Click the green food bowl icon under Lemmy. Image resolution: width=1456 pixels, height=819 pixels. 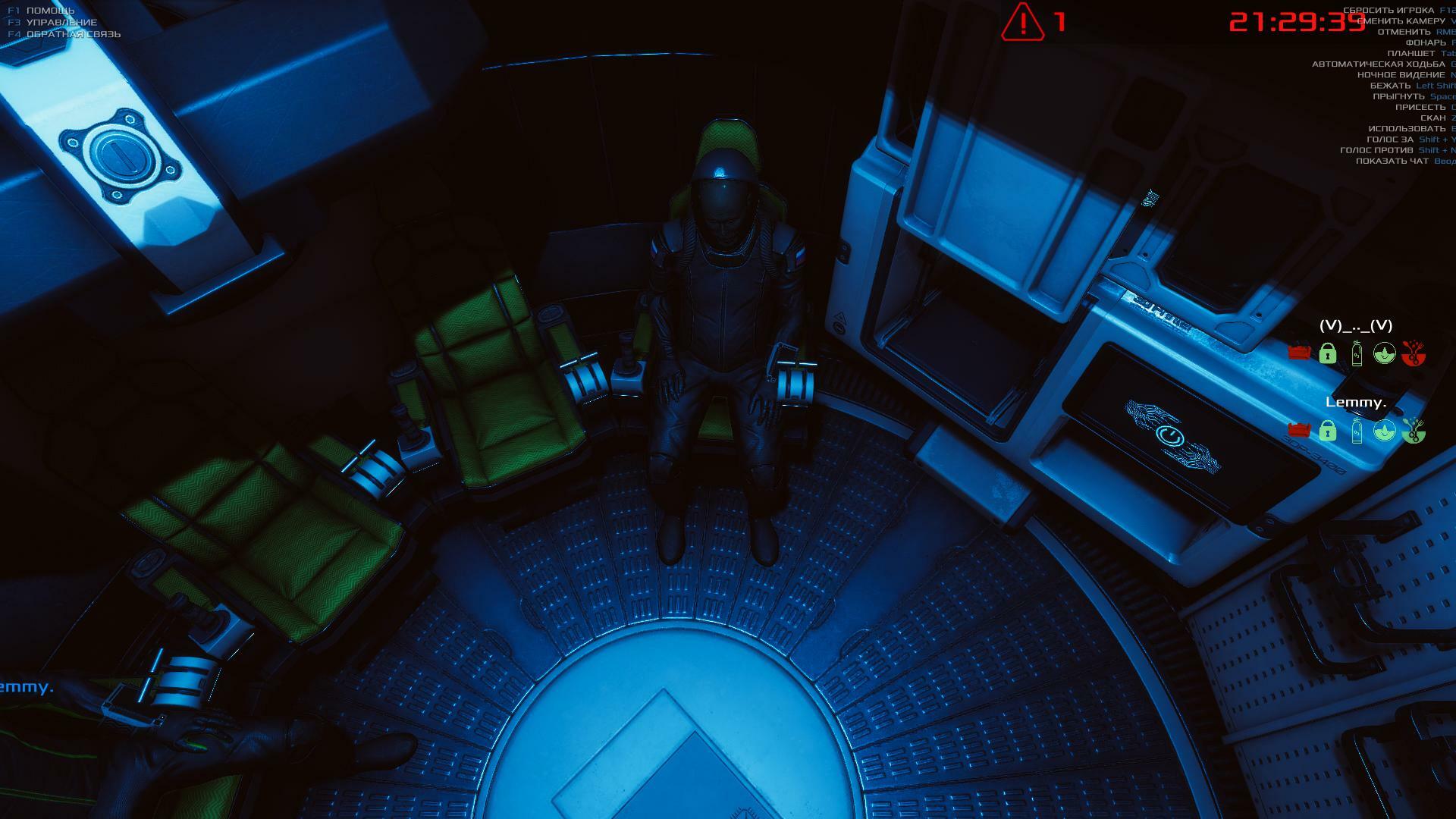(x=1412, y=431)
